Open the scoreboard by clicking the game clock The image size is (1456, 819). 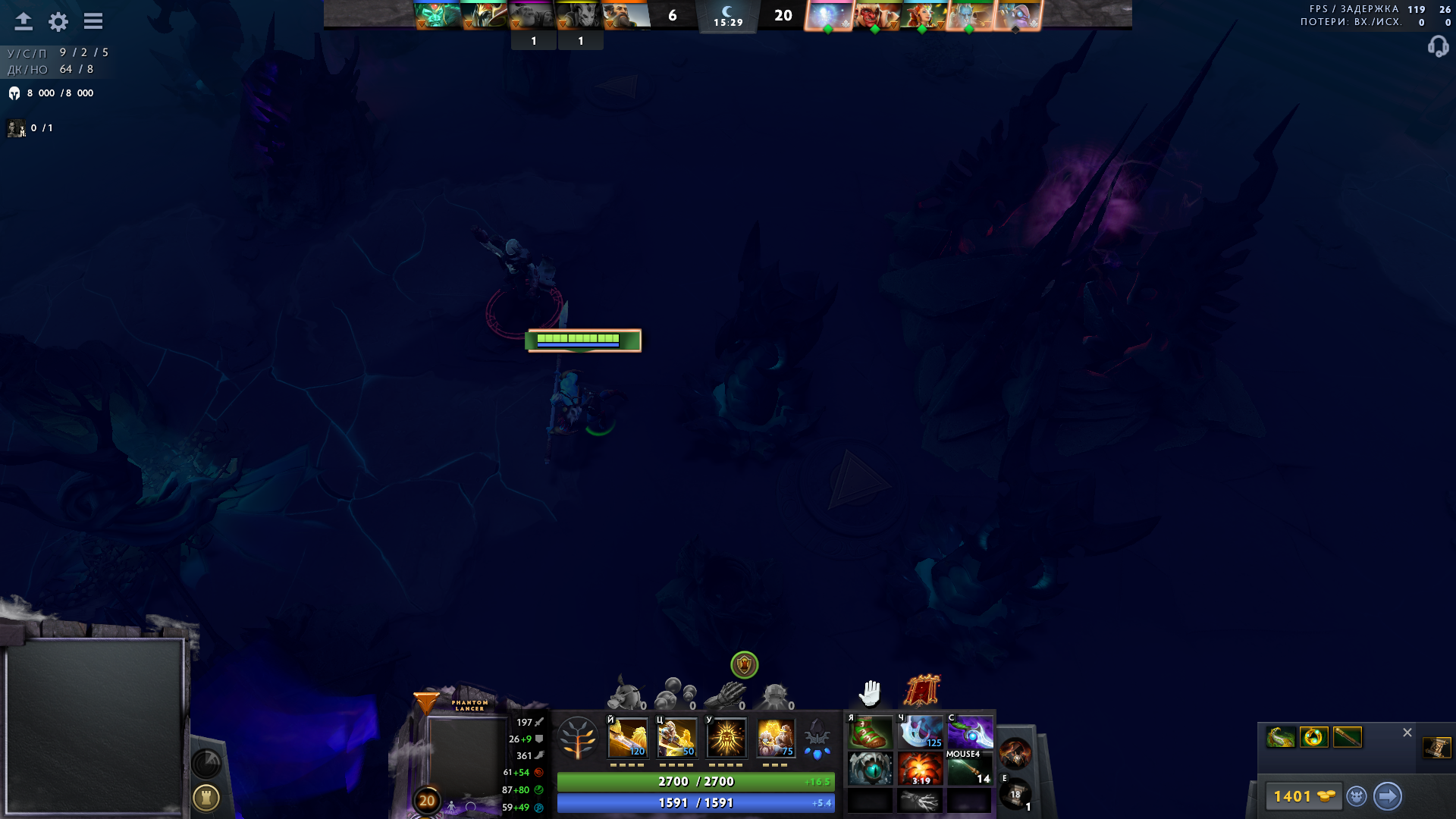click(x=728, y=21)
